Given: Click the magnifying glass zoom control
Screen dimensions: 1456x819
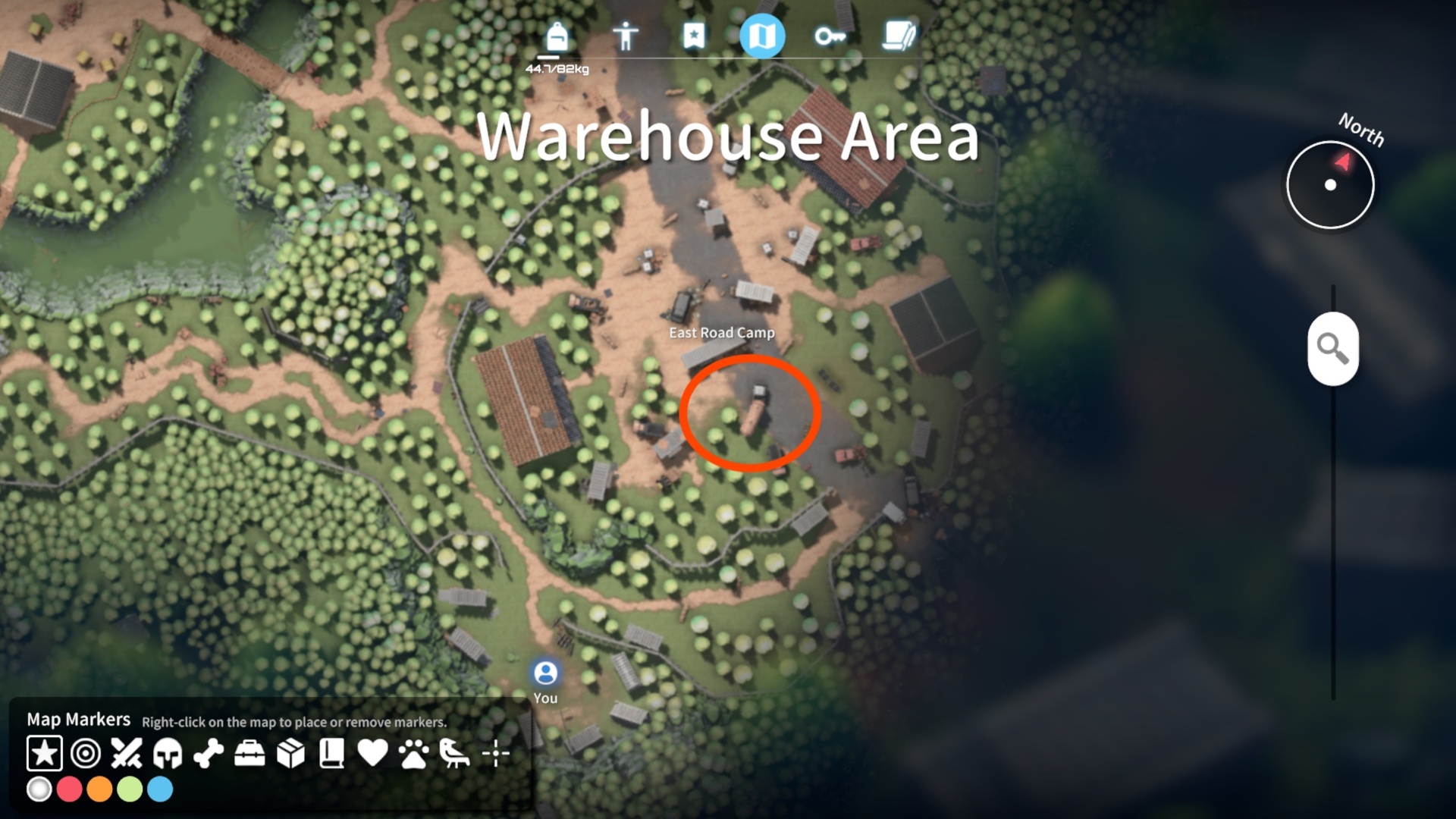Looking at the screenshot, I should click(1333, 350).
